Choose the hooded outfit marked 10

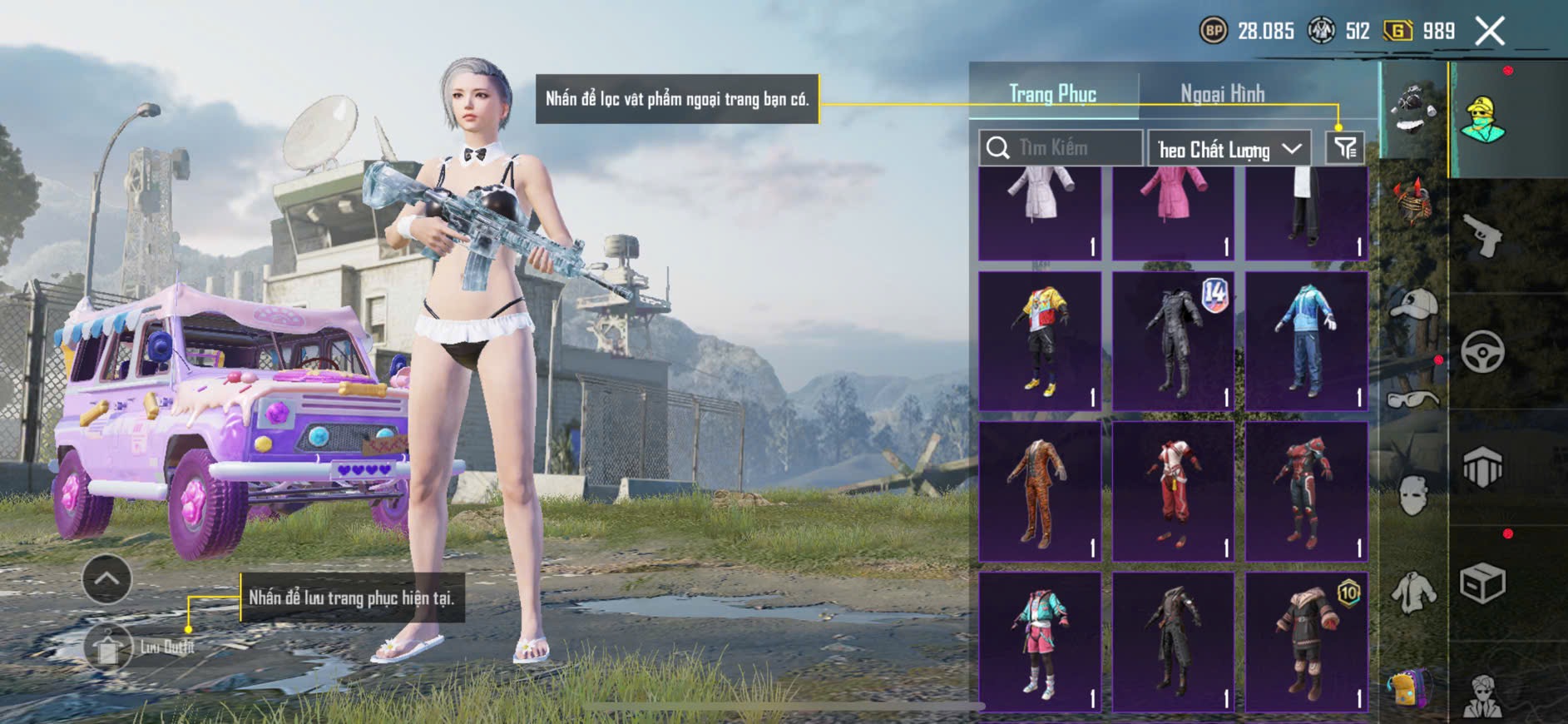click(x=1306, y=642)
